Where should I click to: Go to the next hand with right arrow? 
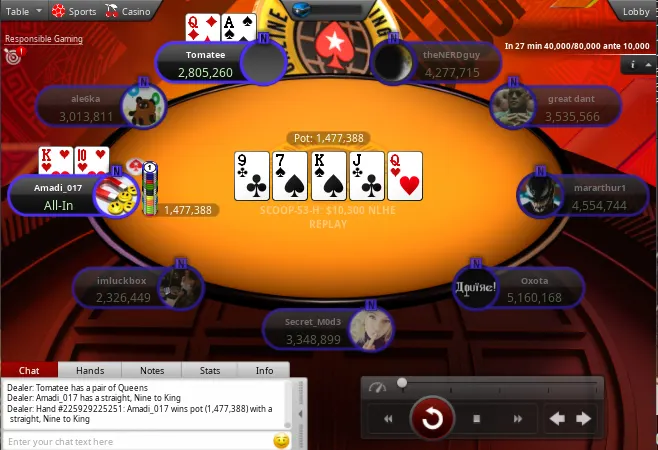[x=583, y=419]
